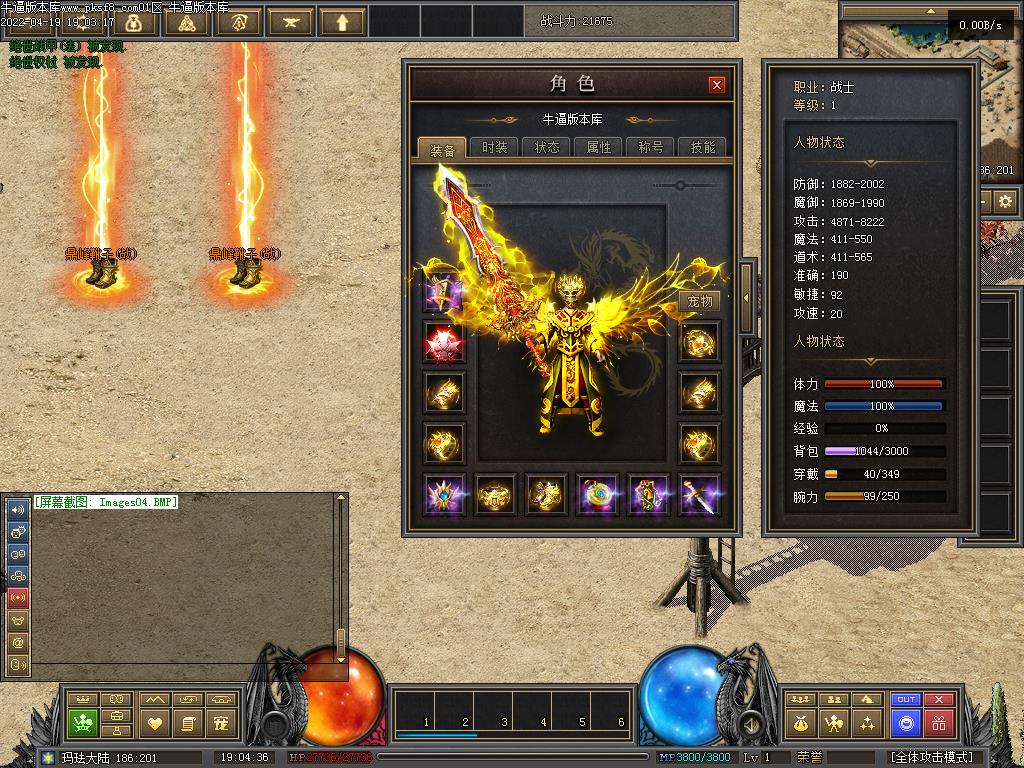Open the 状态 tab
Screen dimensions: 1024x768
click(547, 147)
